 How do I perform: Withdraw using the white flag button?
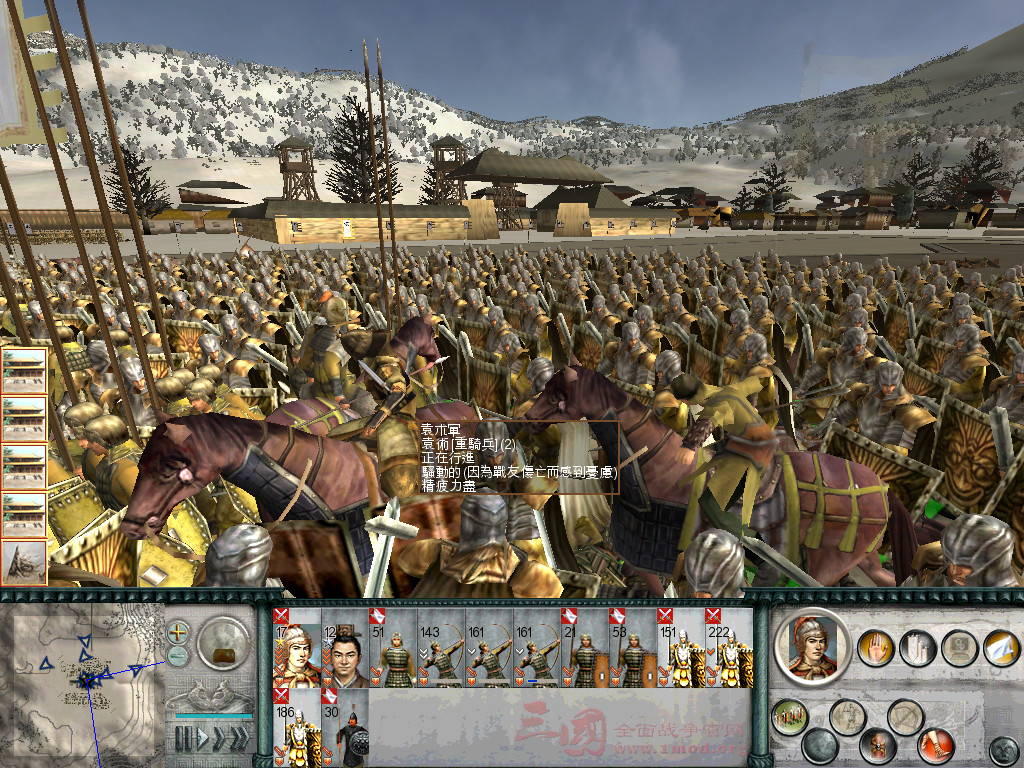click(1001, 647)
